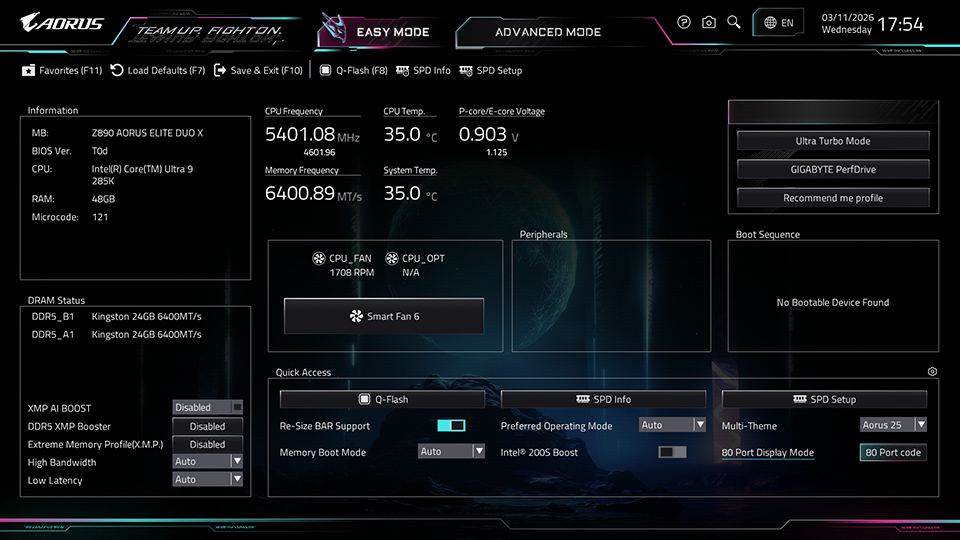Click the 80 Port code button
This screenshot has height=540, width=960.
[893, 452]
